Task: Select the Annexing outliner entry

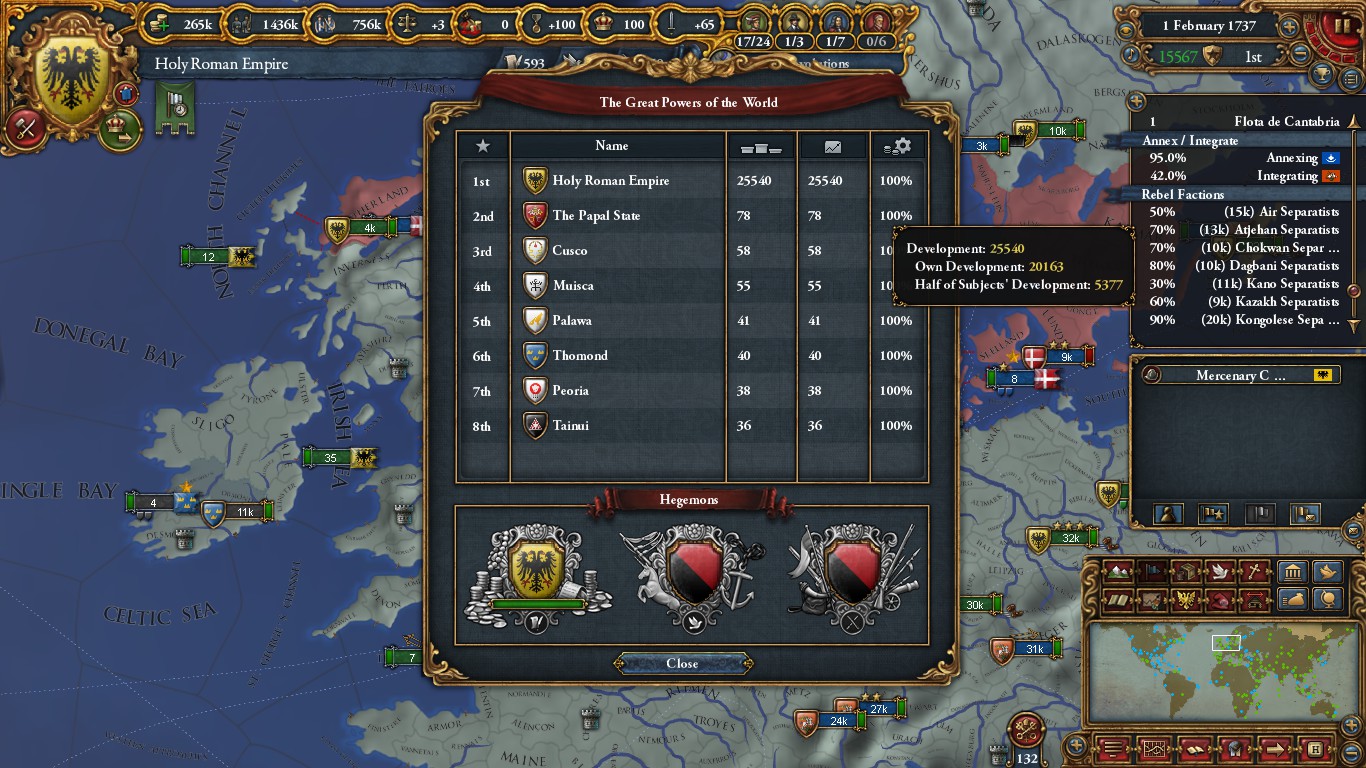Action: point(1240,158)
